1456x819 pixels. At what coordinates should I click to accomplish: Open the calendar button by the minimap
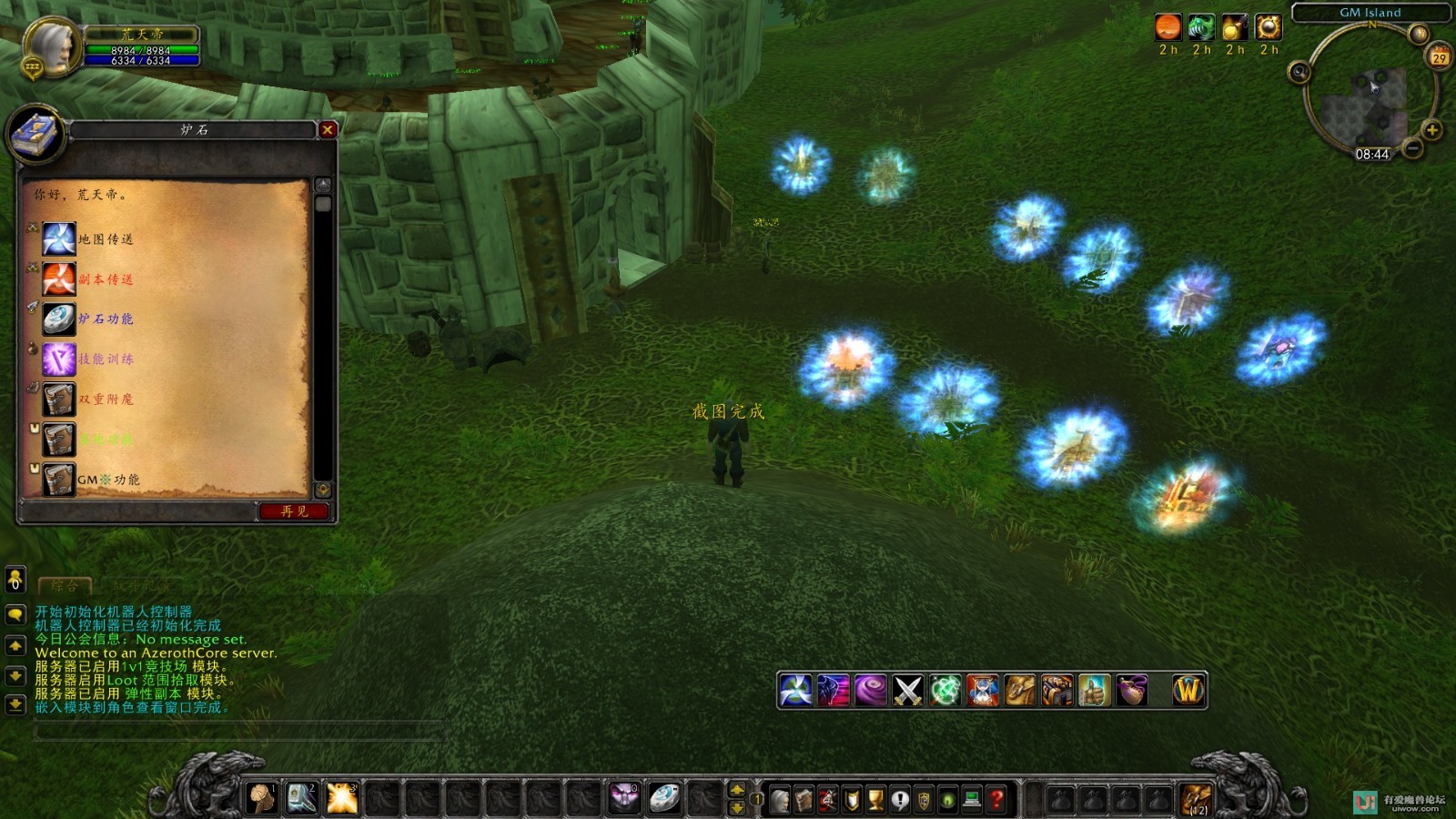(x=1439, y=57)
